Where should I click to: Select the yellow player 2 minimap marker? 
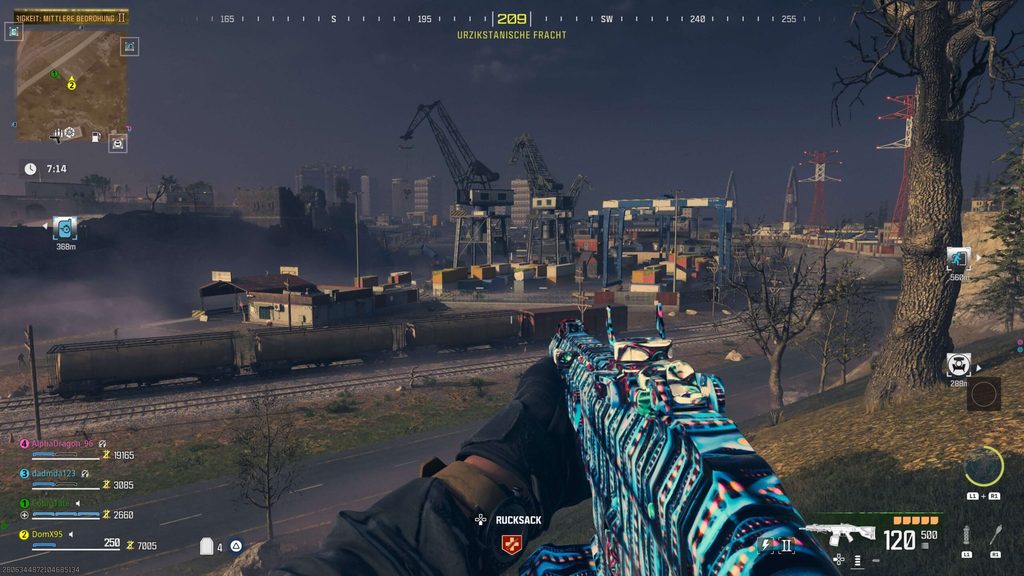click(x=72, y=85)
